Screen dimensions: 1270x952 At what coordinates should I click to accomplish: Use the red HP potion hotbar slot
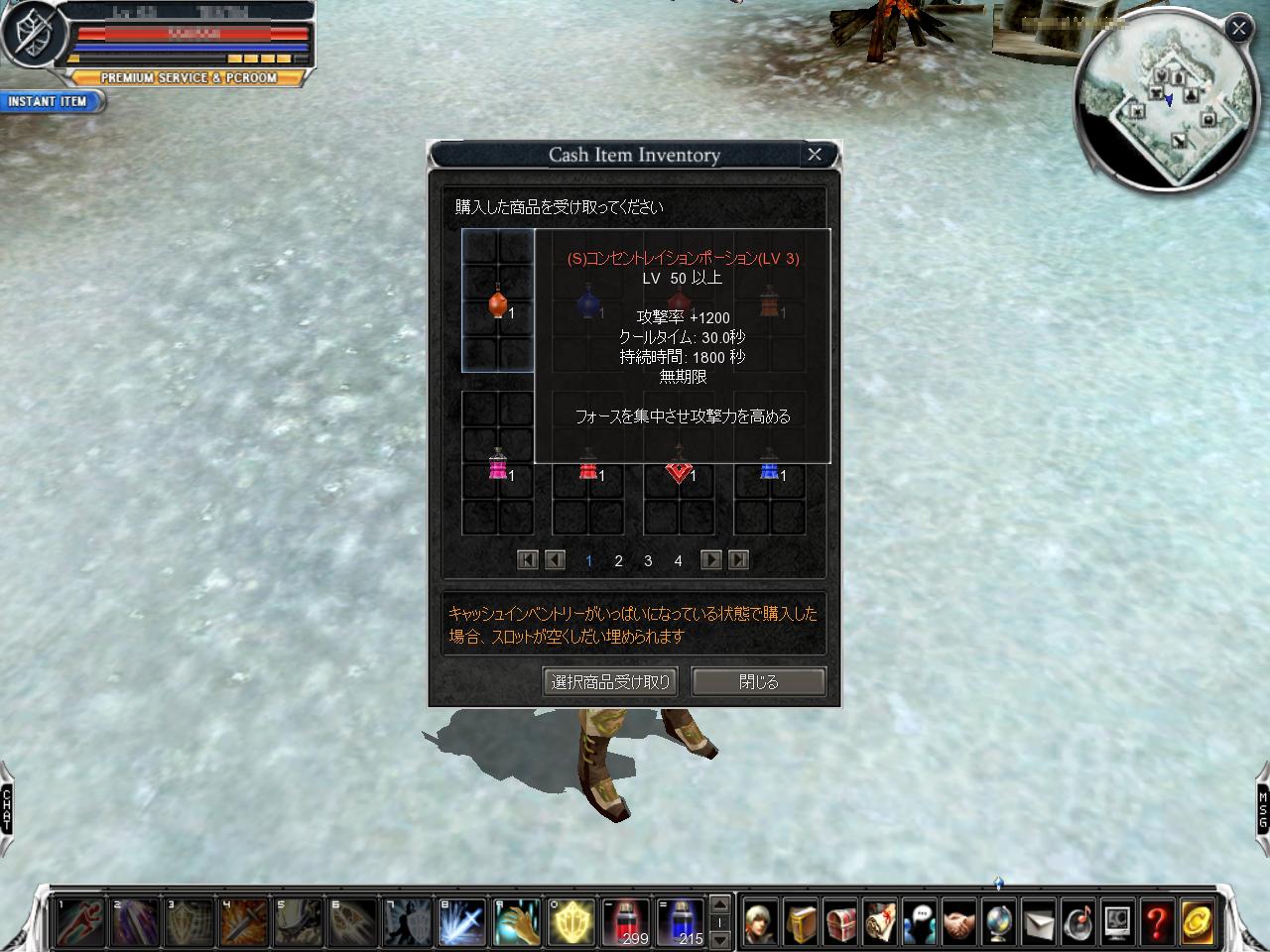(x=627, y=922)
